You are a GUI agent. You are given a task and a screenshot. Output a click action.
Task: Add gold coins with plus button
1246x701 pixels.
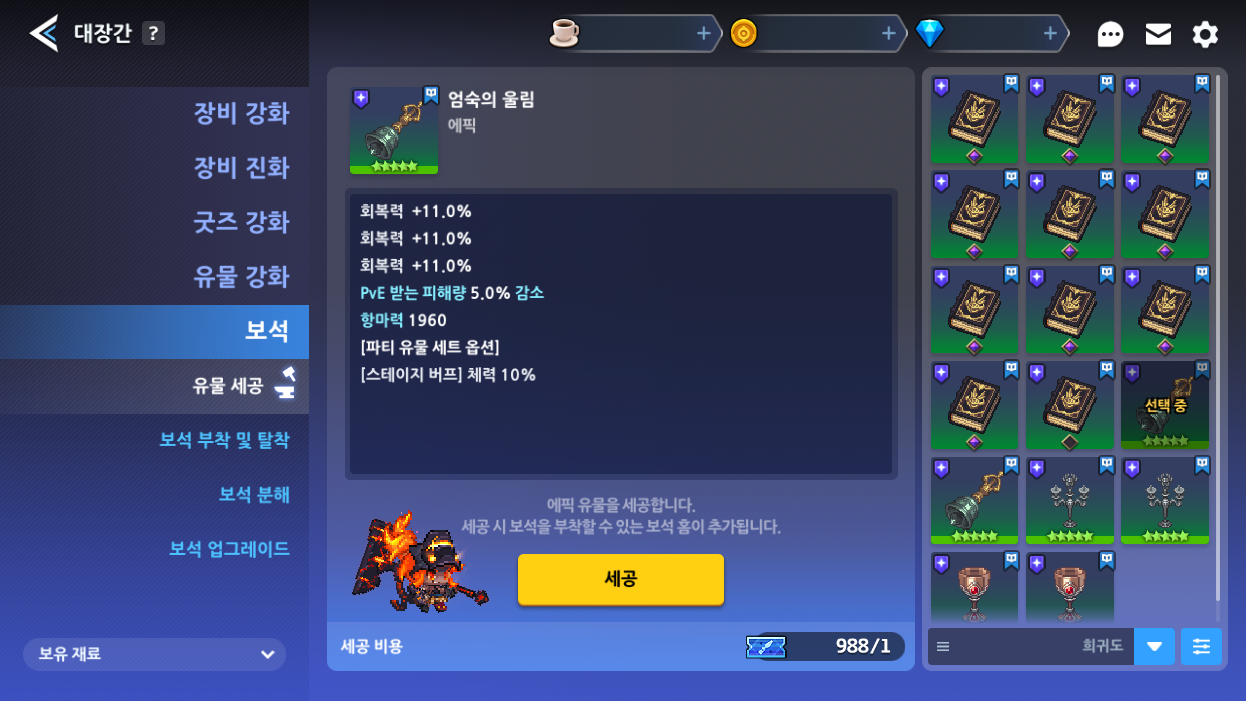tap(887, 34)
